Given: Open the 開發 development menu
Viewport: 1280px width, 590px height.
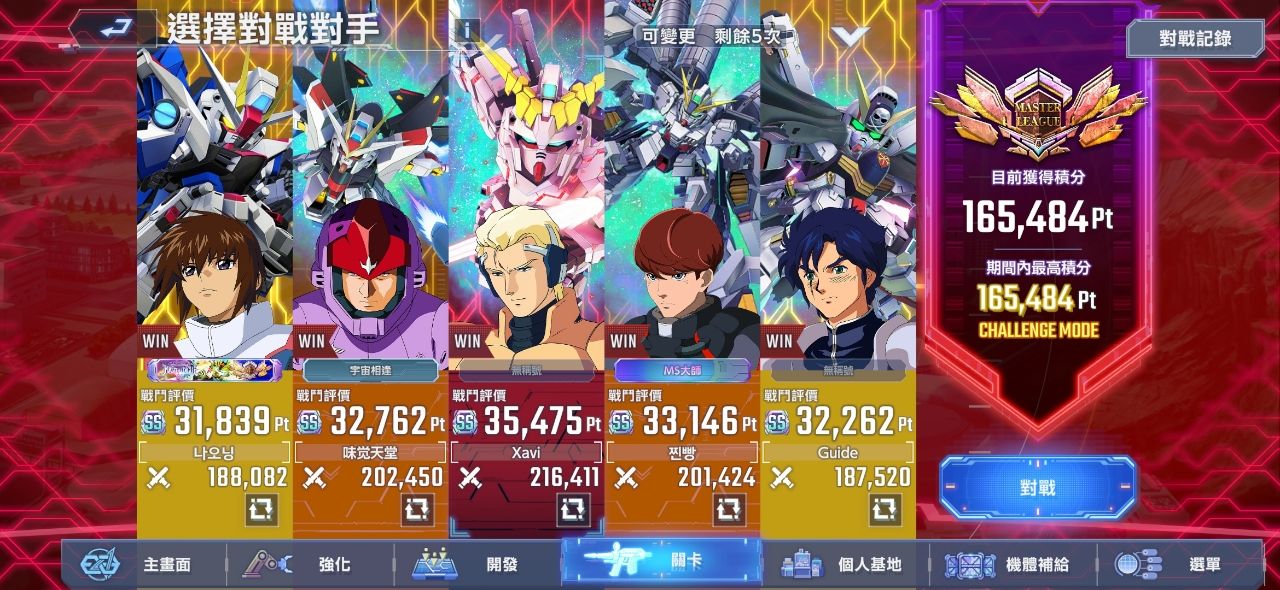Looking at the screenshot, I should click(x=480, y=565).
